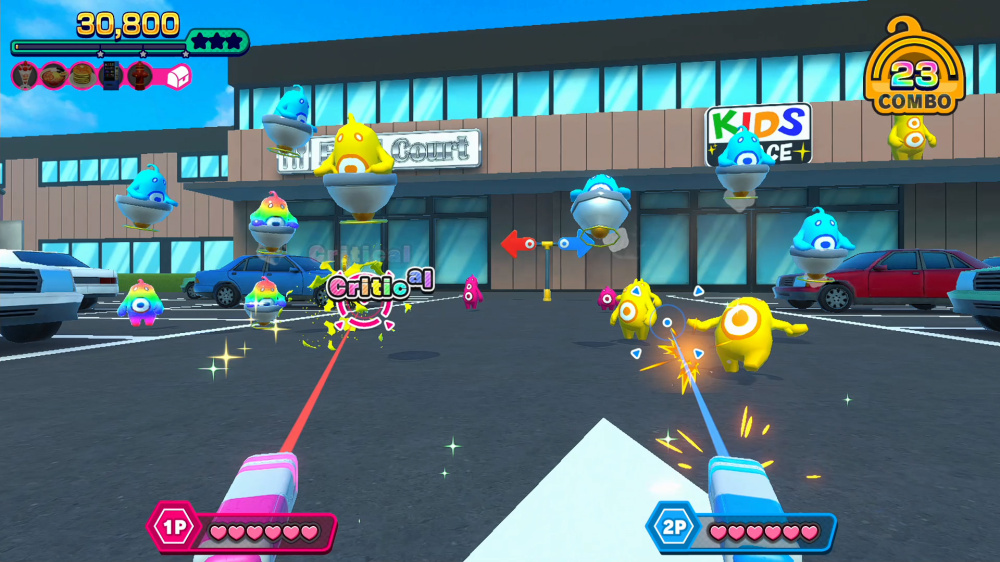Choose the pancake stack collectible icon
The height and width of the screenshot is (562, 1000).
coord(83,75)
